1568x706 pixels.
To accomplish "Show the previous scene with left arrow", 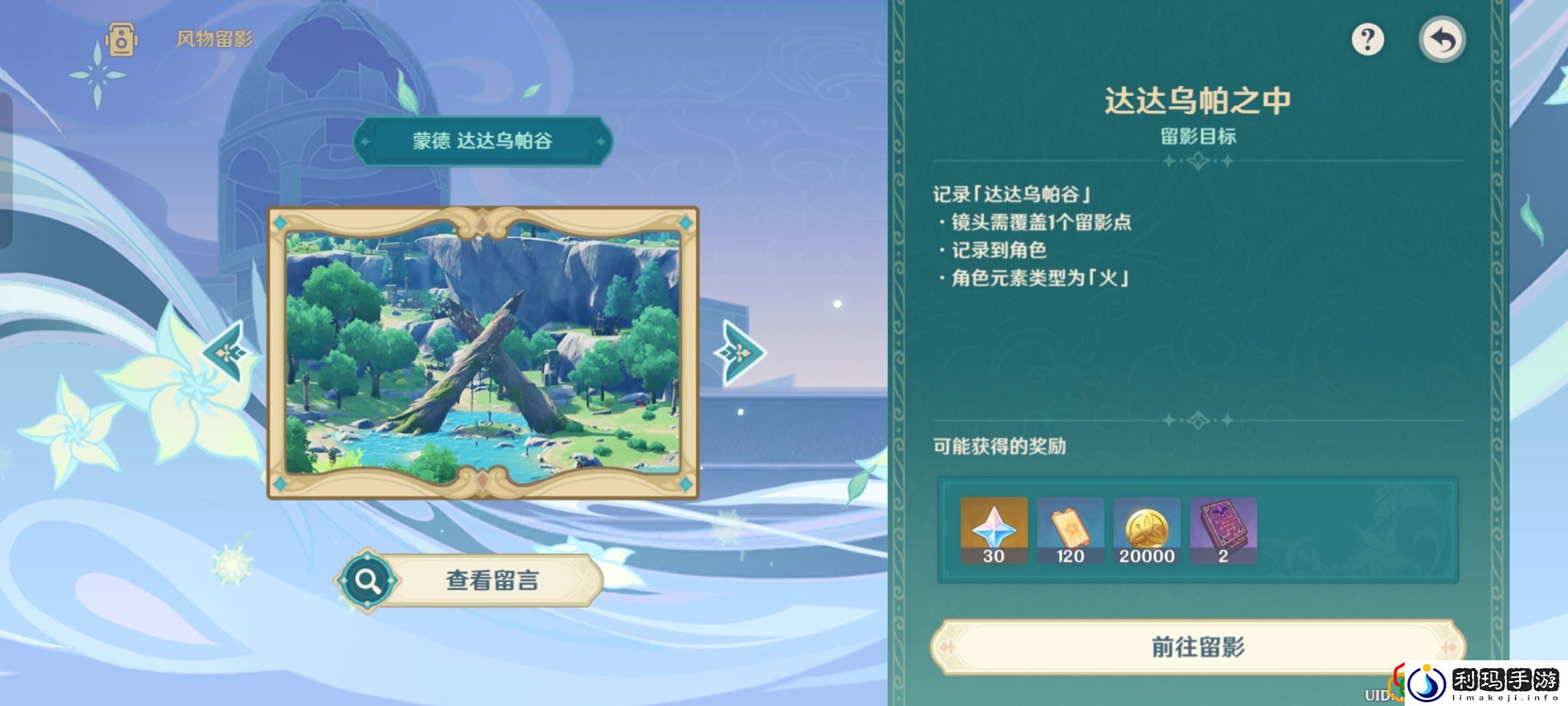I will coord(229,353).
